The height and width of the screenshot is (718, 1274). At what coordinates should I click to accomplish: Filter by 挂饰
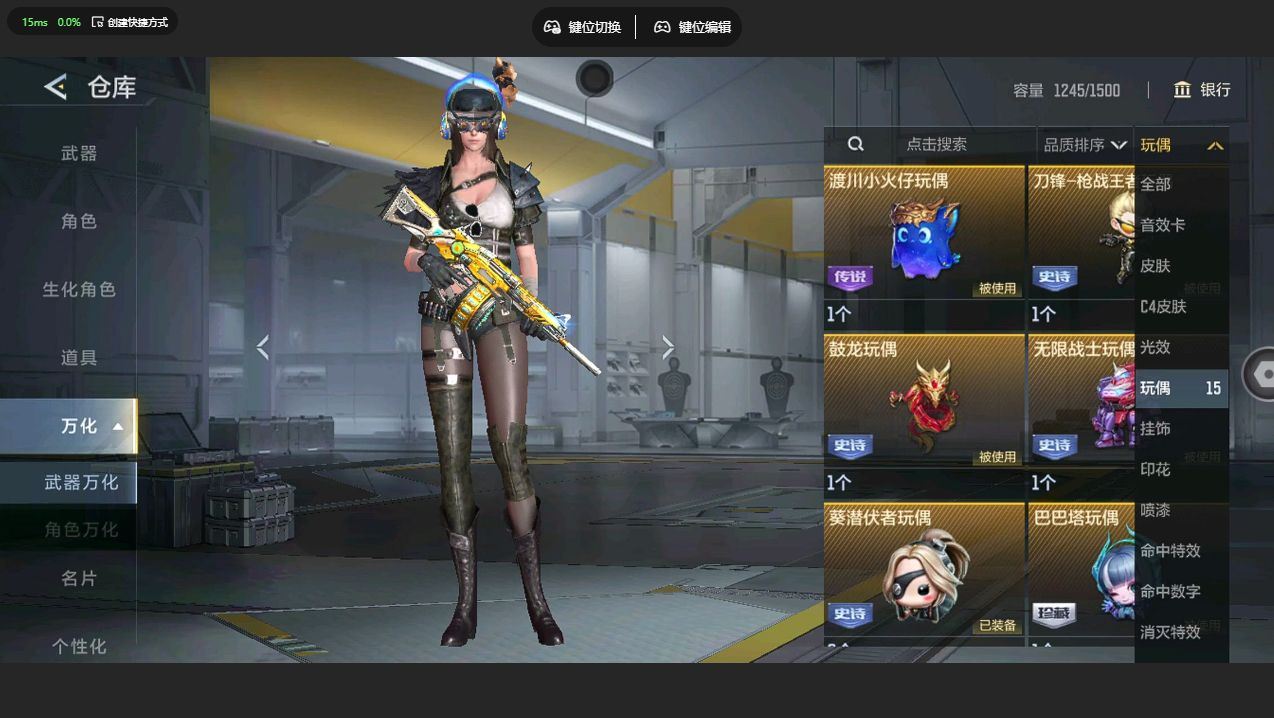coord(1156,428)
